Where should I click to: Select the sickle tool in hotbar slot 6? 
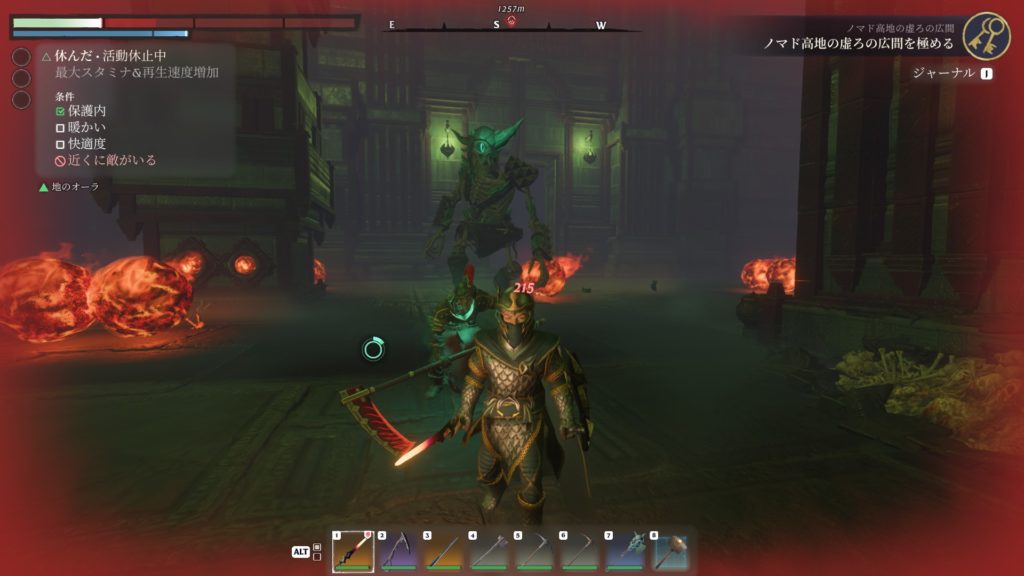pos(580,551)
